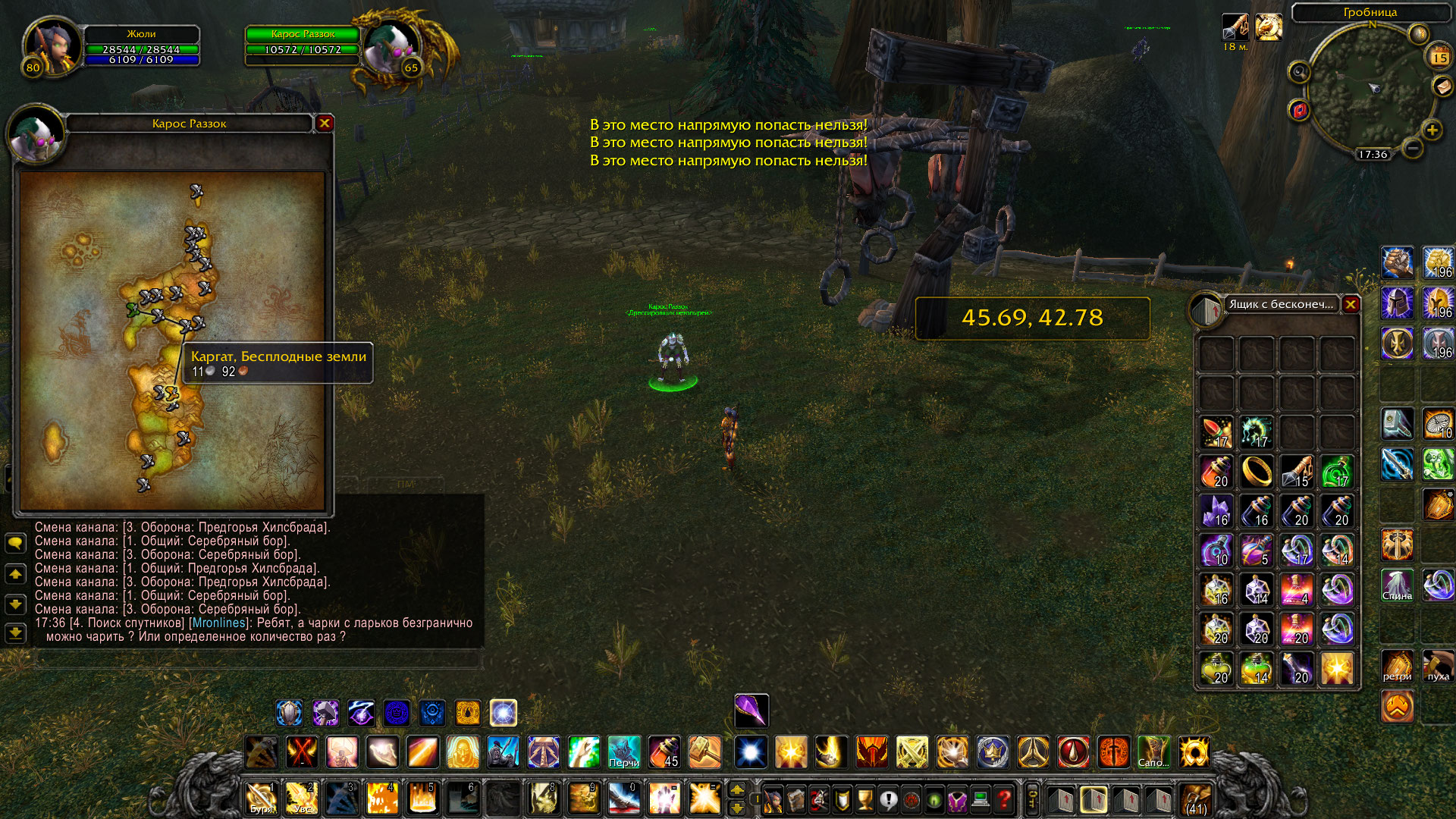Open the calendar button showing 15
Viewport: 1456px width, 819px height.
pyautogui.click(x=1439, y=57)
